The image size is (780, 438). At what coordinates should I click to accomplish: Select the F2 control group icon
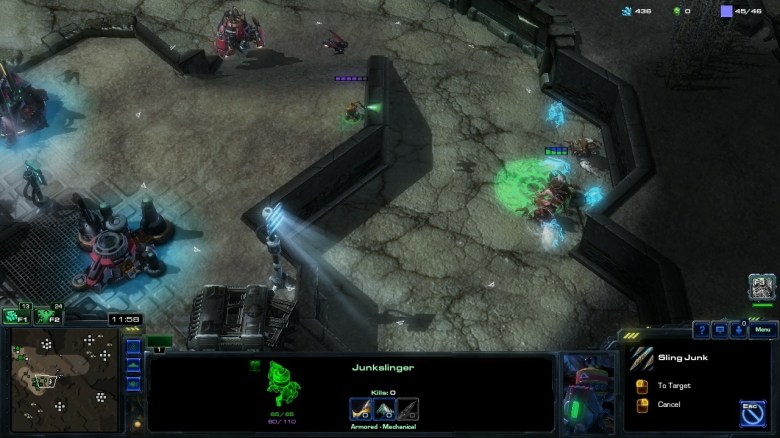[x=46, y=317]
